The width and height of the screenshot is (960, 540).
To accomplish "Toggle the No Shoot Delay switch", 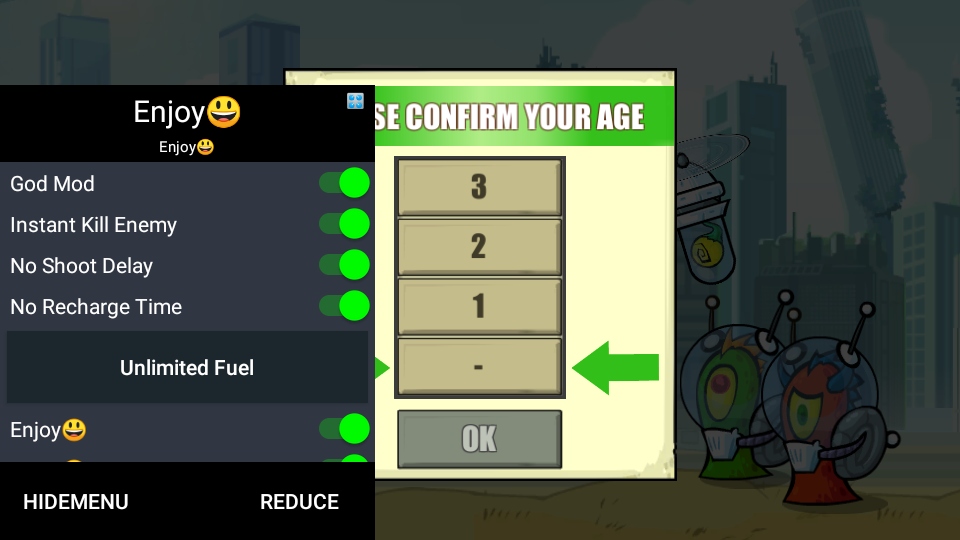I will click(x=344, y=266).
